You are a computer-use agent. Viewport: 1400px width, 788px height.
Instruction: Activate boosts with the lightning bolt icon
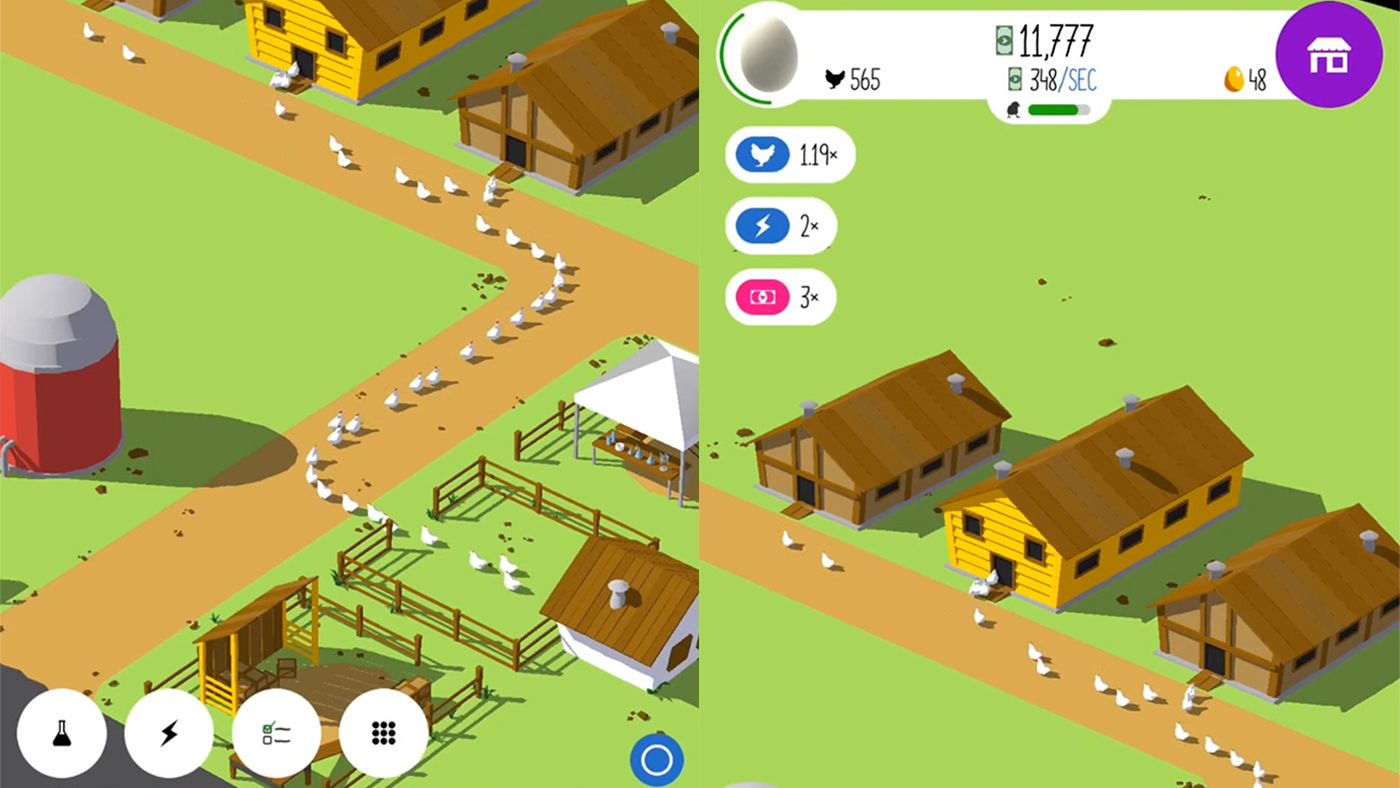pyautogui.click(x=170, y=733)
